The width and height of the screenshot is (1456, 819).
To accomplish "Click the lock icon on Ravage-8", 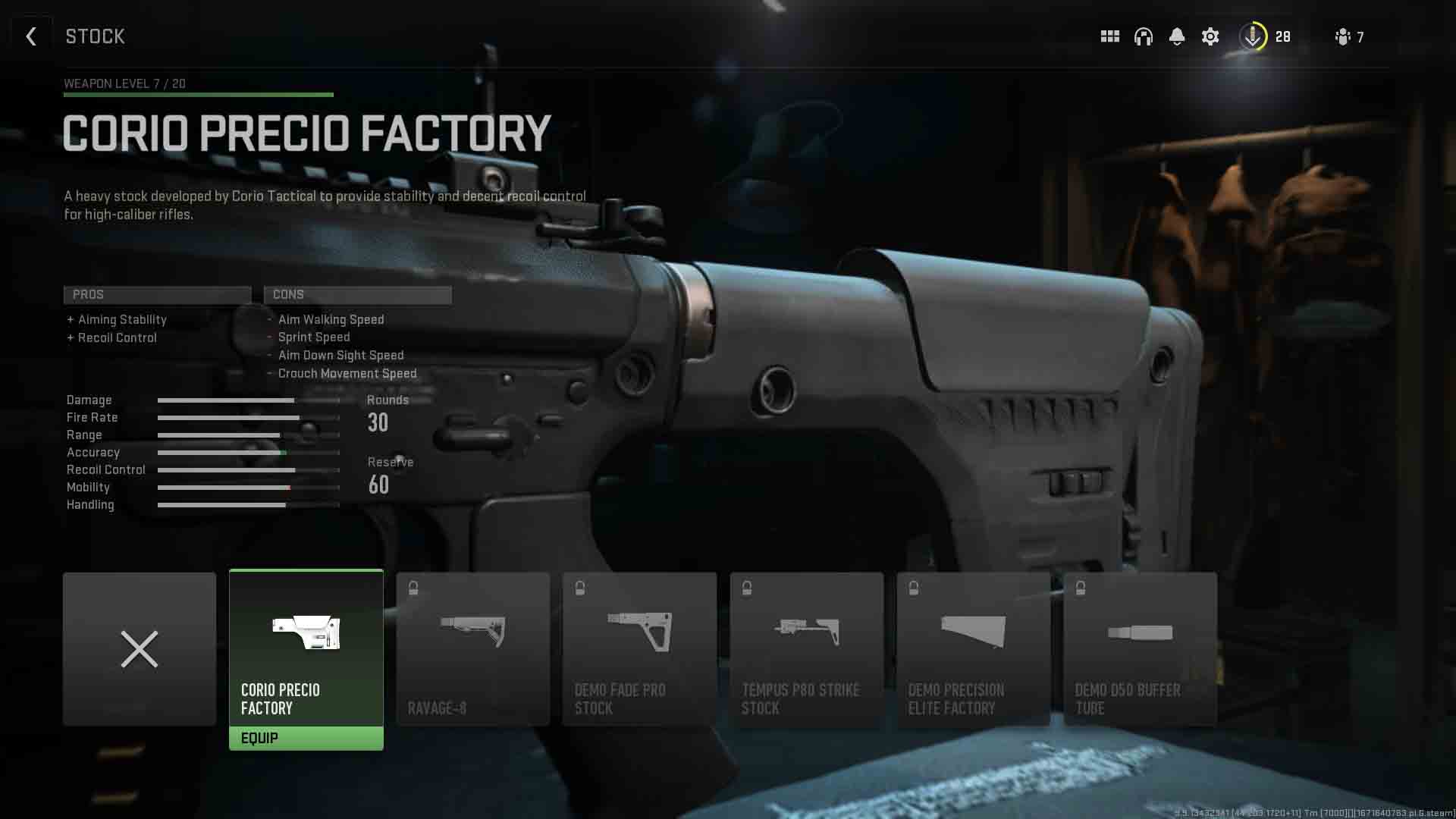I will (414, 585).
